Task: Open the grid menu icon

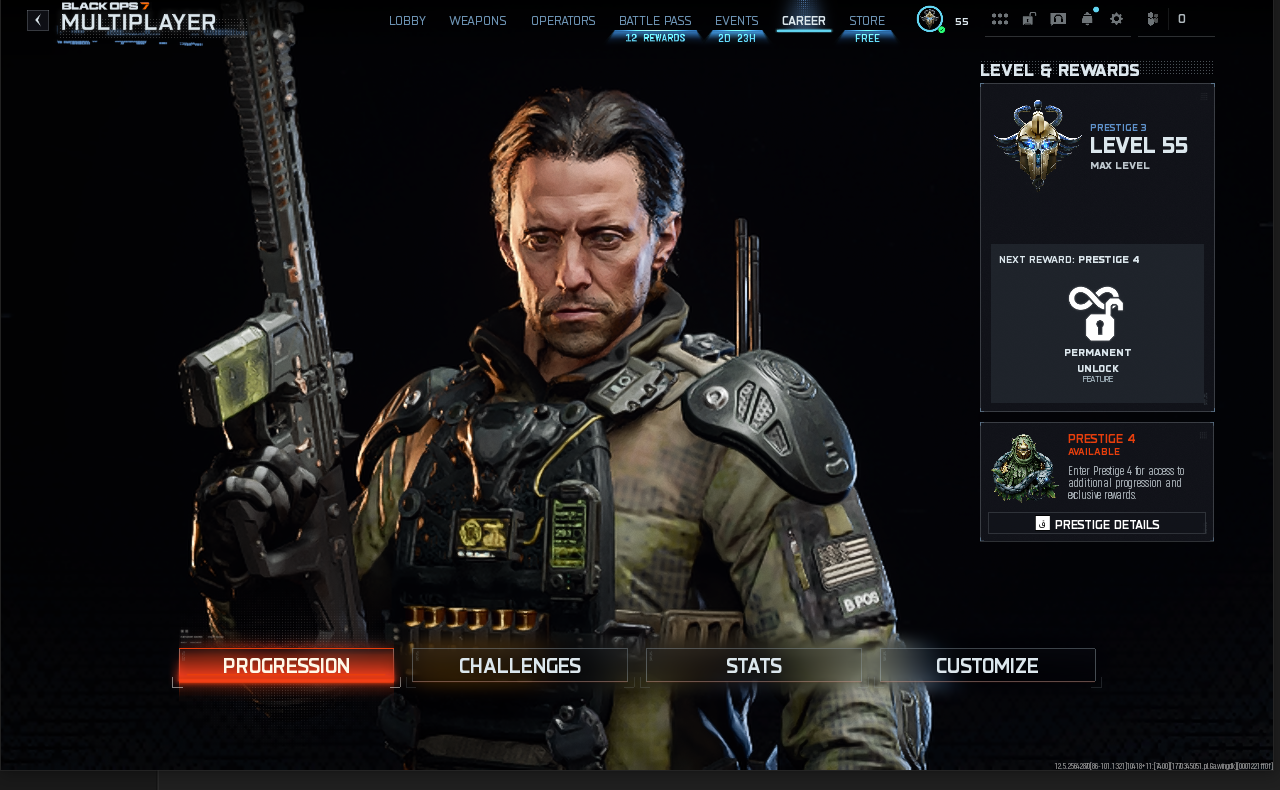Action: 1000,19
